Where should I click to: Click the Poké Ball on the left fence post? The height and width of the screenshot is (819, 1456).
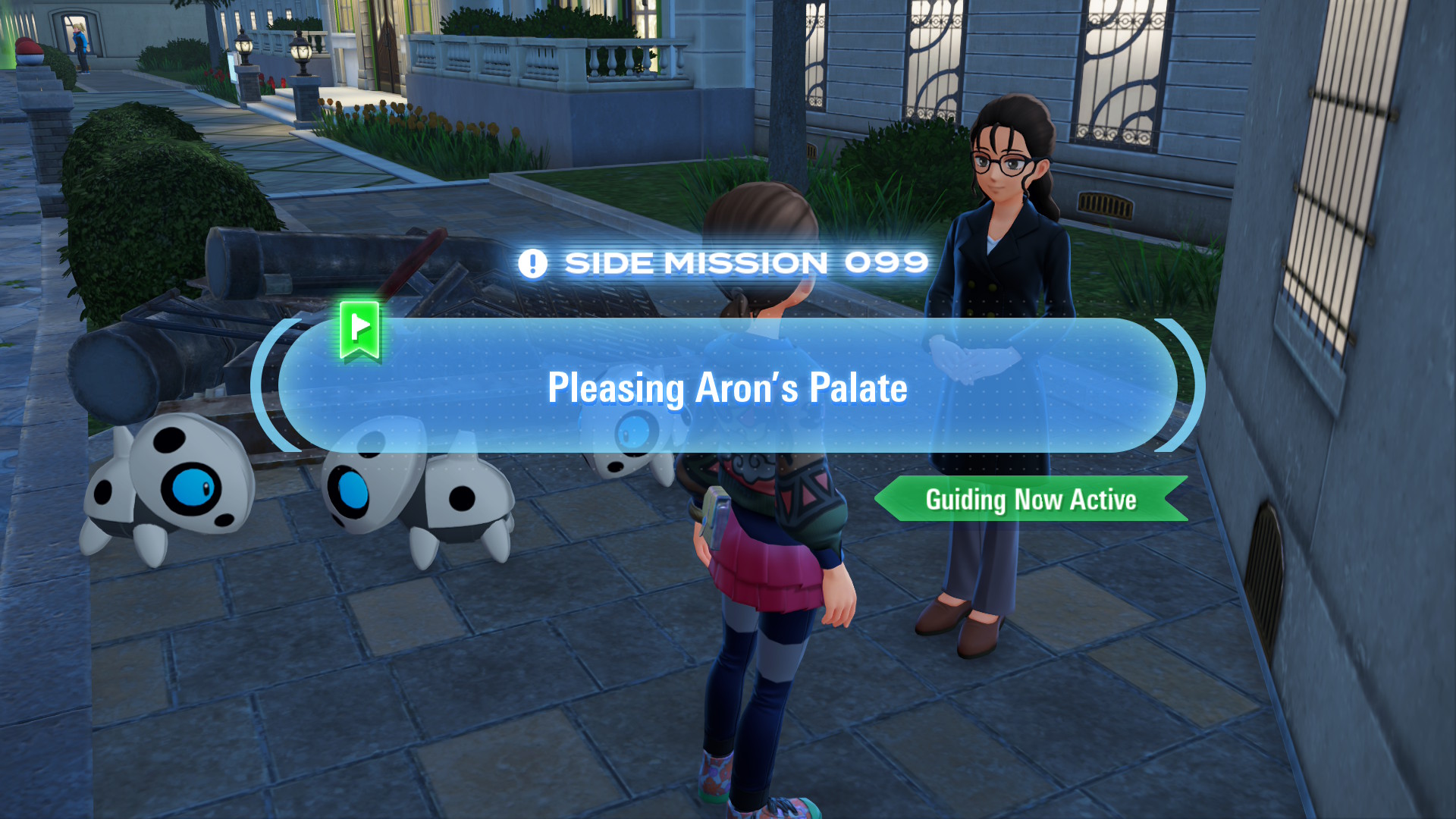pyautogui.click(x=30, y=51)
